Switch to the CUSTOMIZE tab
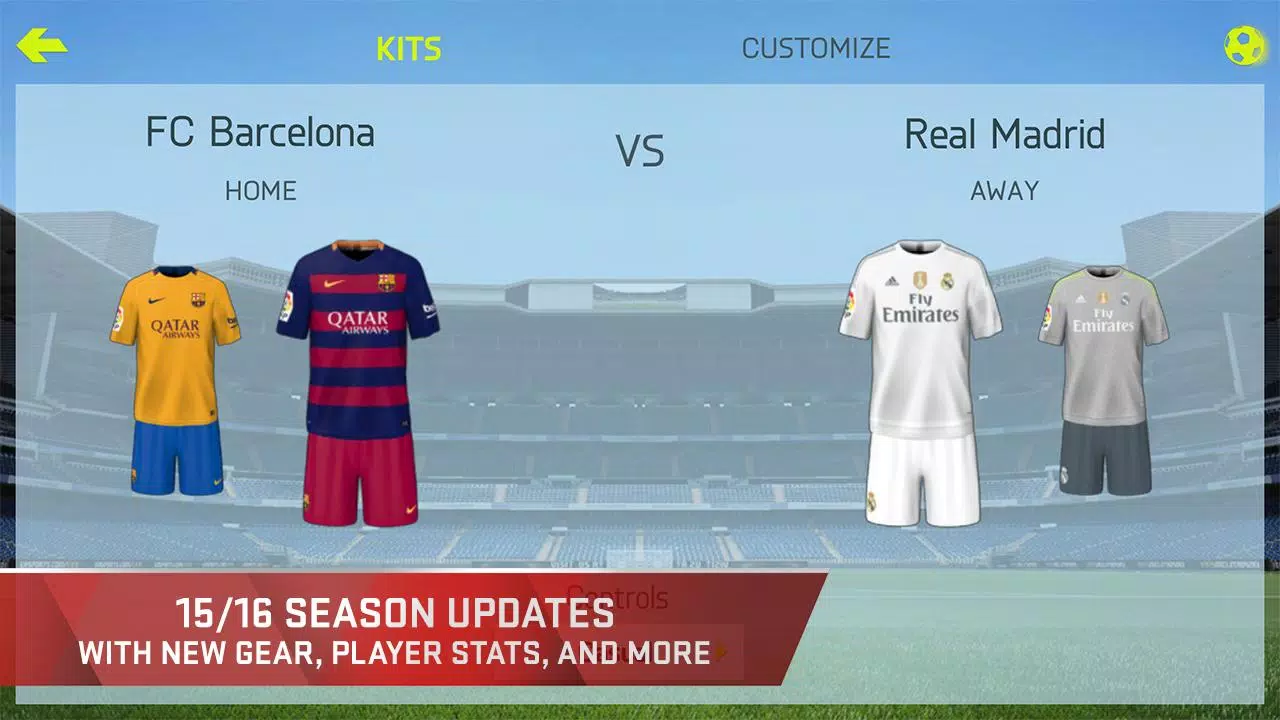The image size is (1280, 720). point(816,47)
